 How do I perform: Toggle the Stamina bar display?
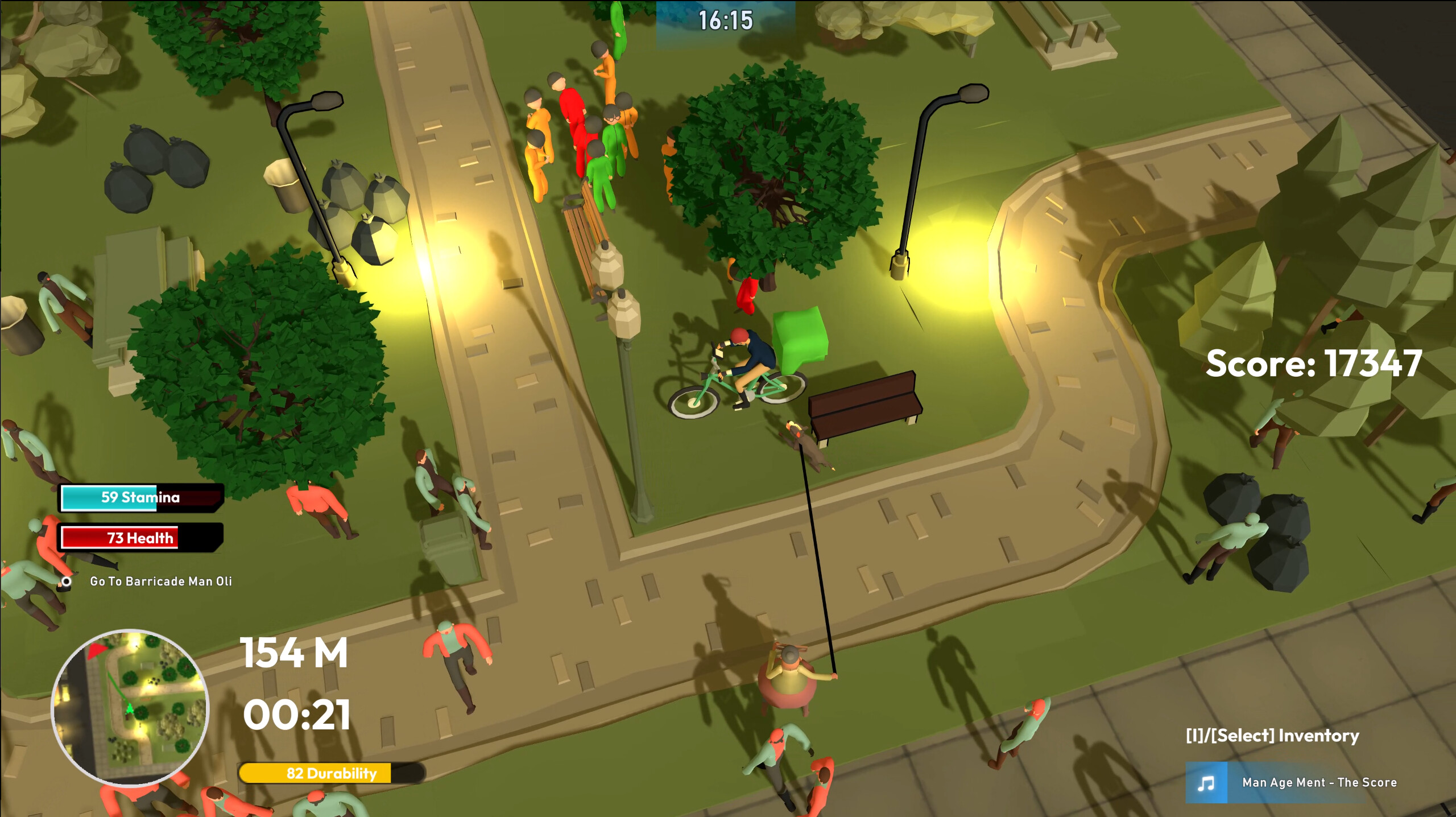tap(140, 497)
